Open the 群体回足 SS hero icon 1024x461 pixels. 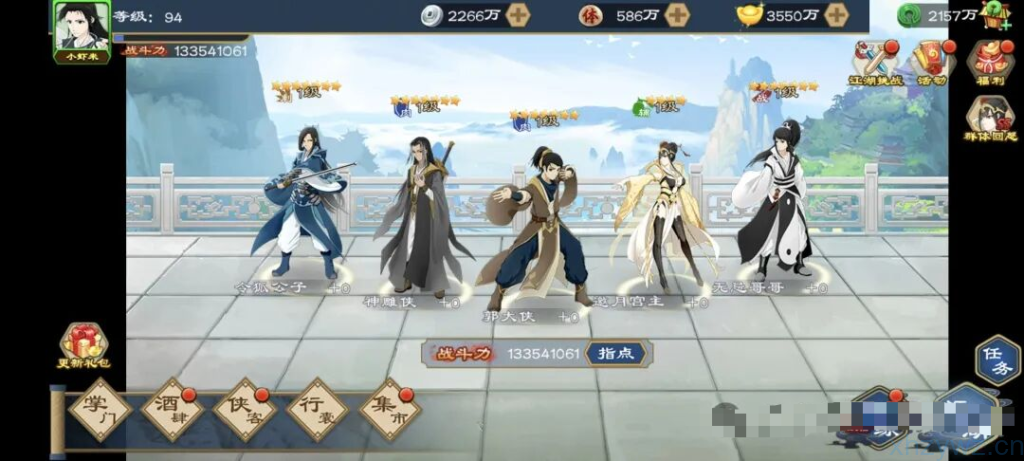coord(988,119)
